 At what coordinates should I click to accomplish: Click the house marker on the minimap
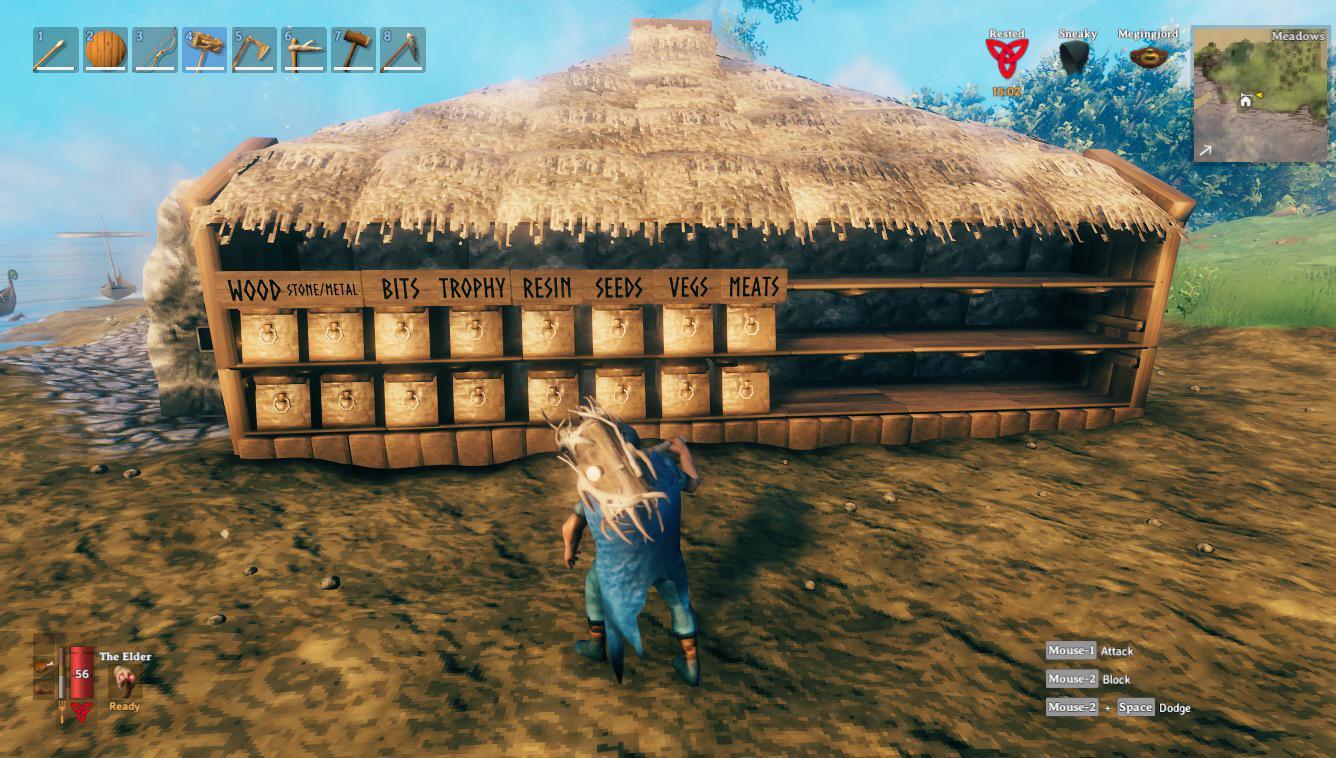coord(1246,101)
